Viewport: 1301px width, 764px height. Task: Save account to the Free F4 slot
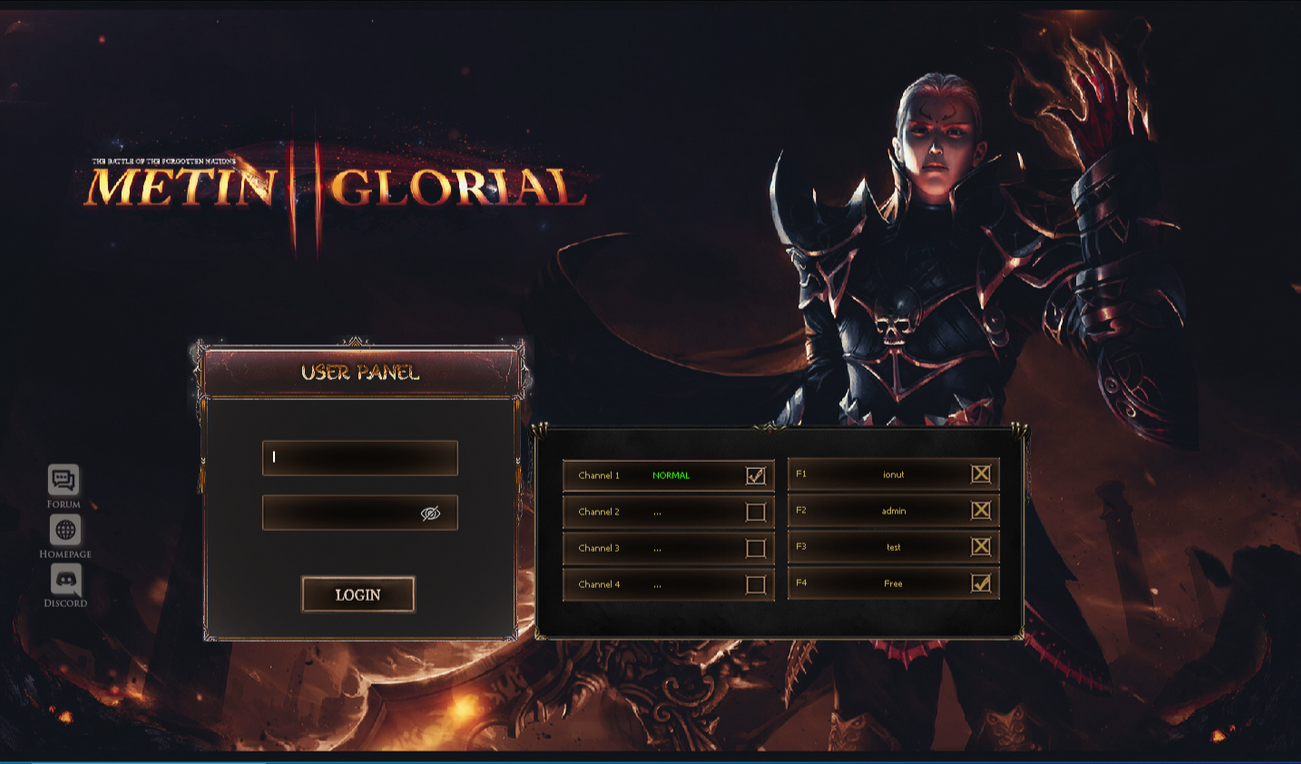(981, 583)
